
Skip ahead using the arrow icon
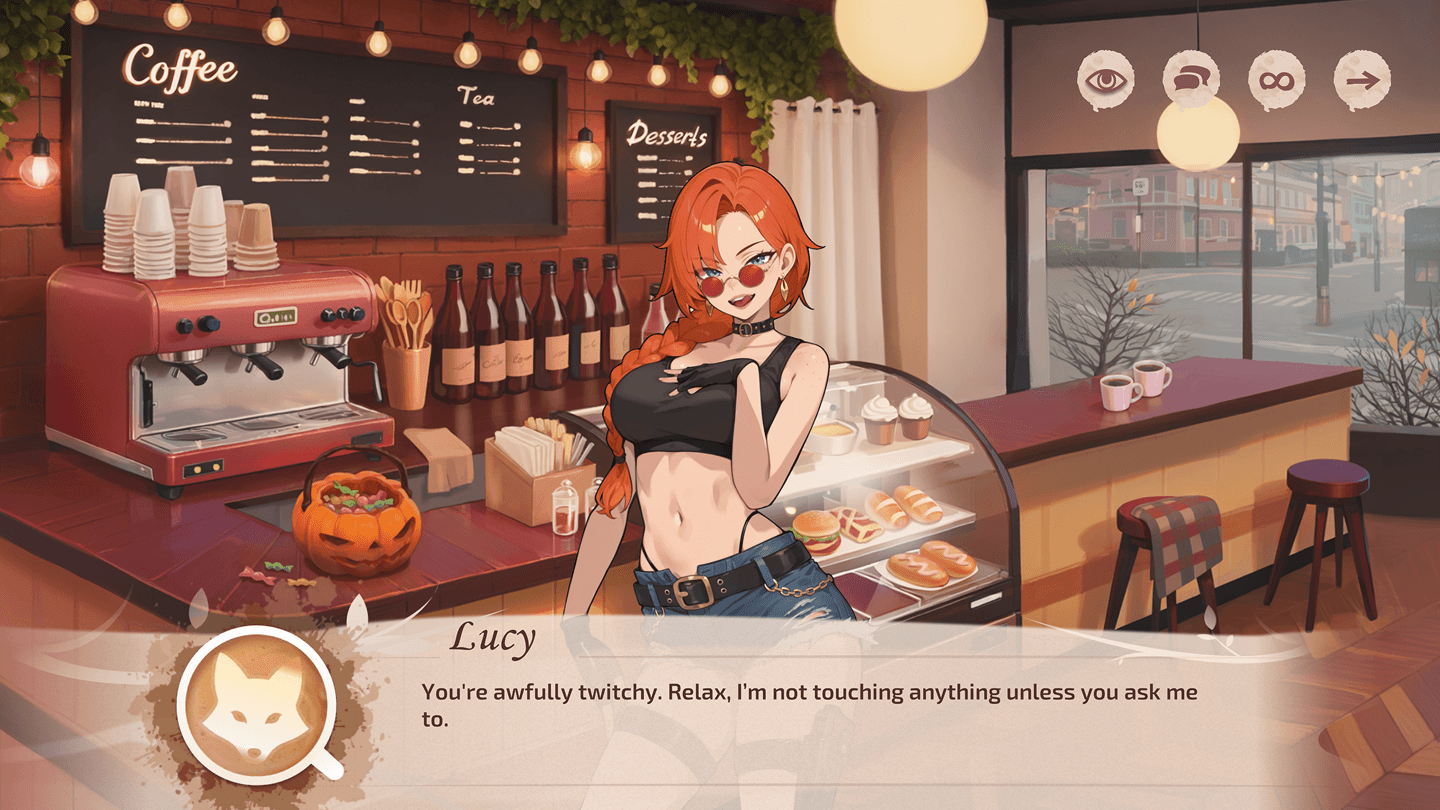[x=1363, y=81]
